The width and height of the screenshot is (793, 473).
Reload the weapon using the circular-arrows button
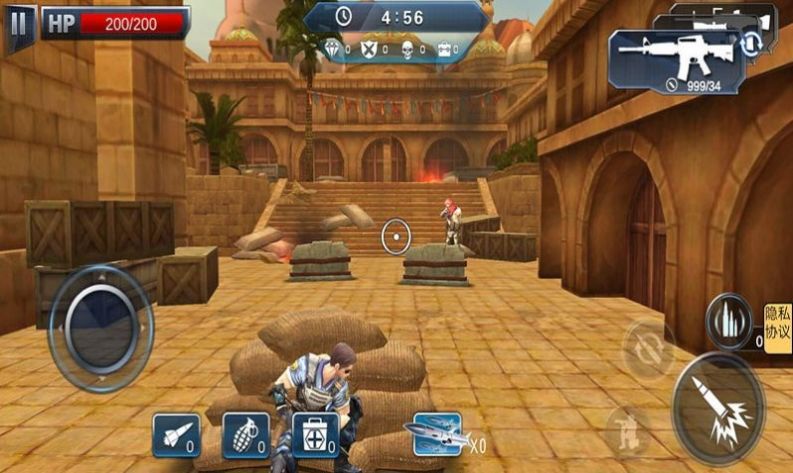(x=648, y=350)
